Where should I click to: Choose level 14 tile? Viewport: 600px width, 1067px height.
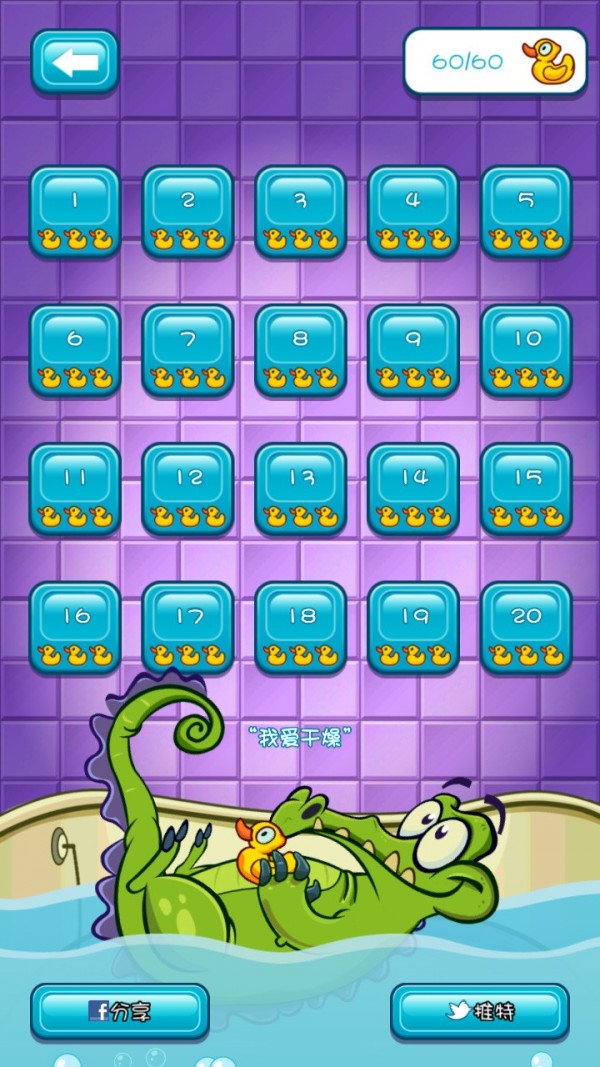pyautogui.click(x=414, y=489)
